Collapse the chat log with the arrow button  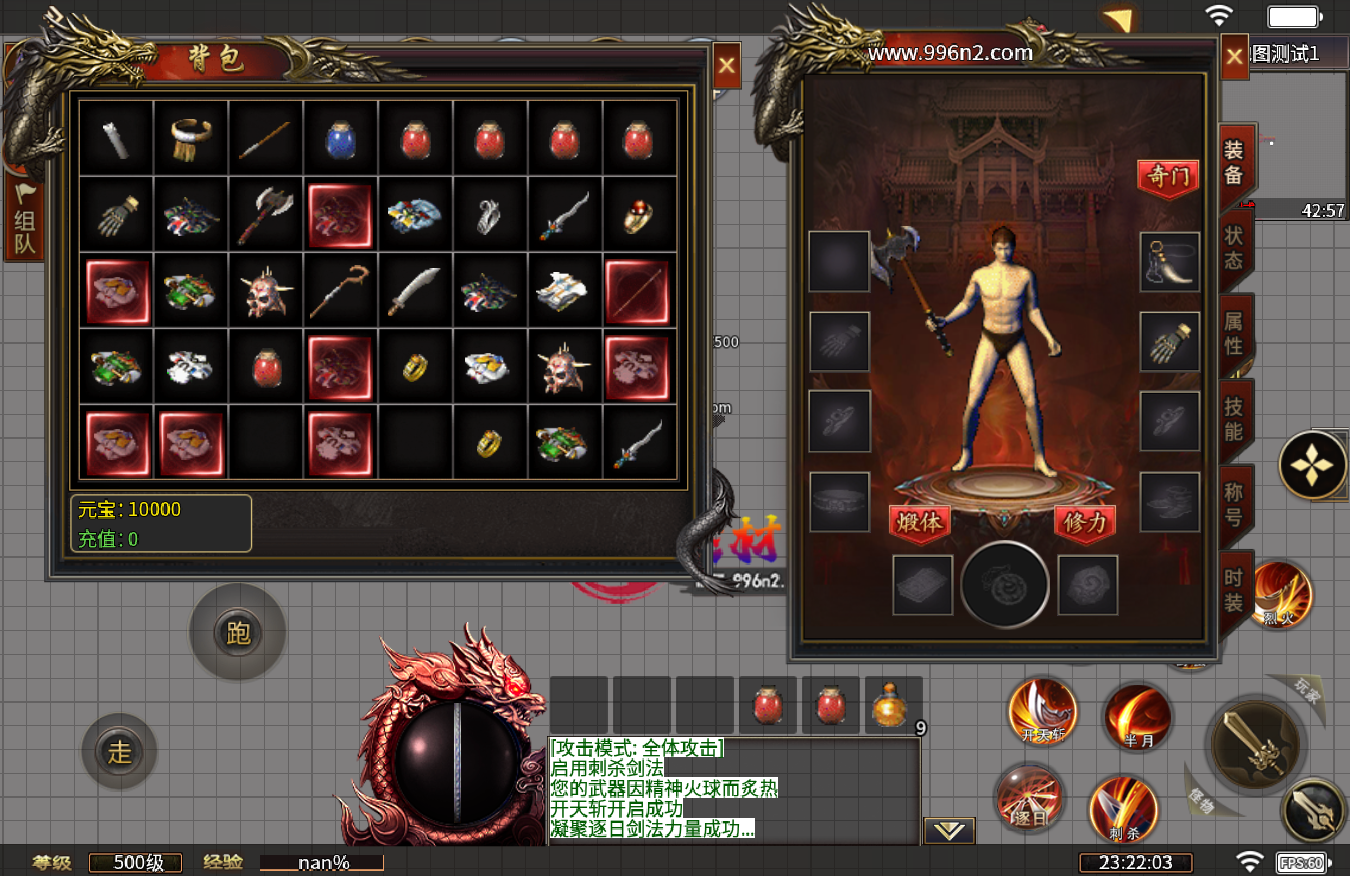tap(948, 830)
